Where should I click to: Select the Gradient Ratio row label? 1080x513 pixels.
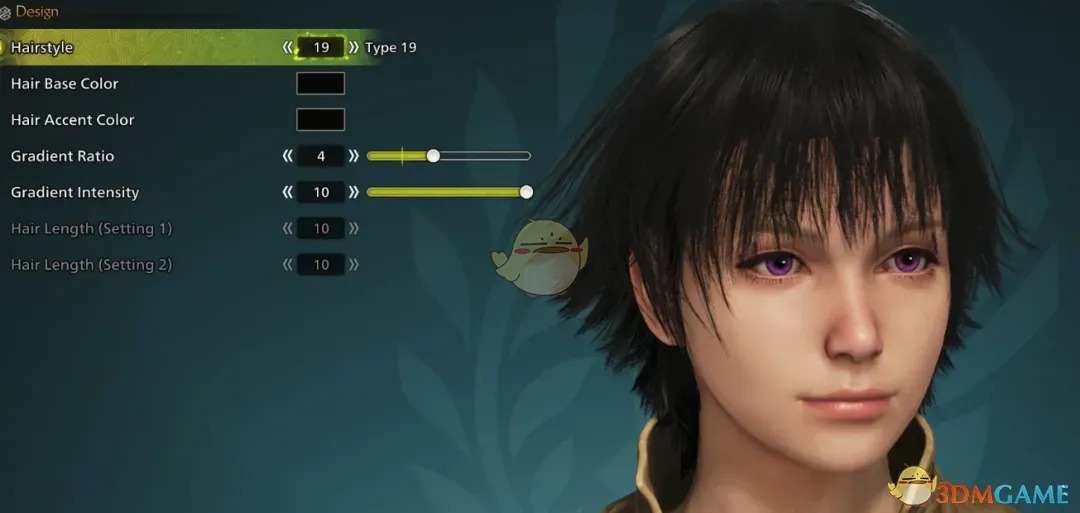62,156
